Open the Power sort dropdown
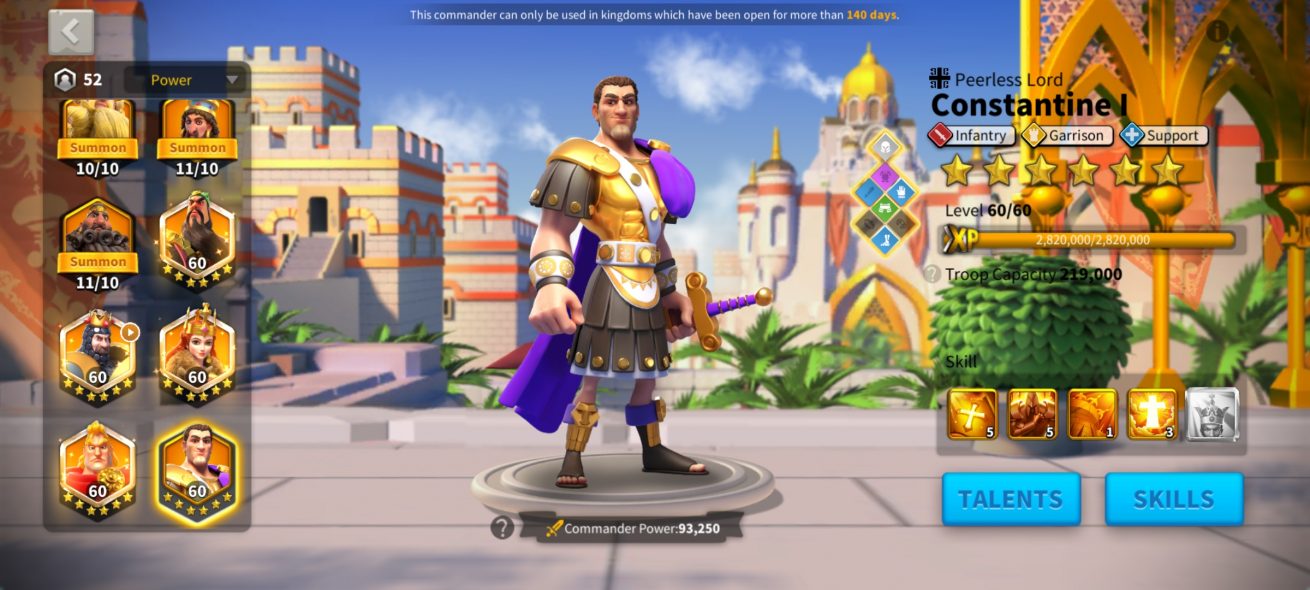Viewport: 1310px width, 590px height. 184,80
